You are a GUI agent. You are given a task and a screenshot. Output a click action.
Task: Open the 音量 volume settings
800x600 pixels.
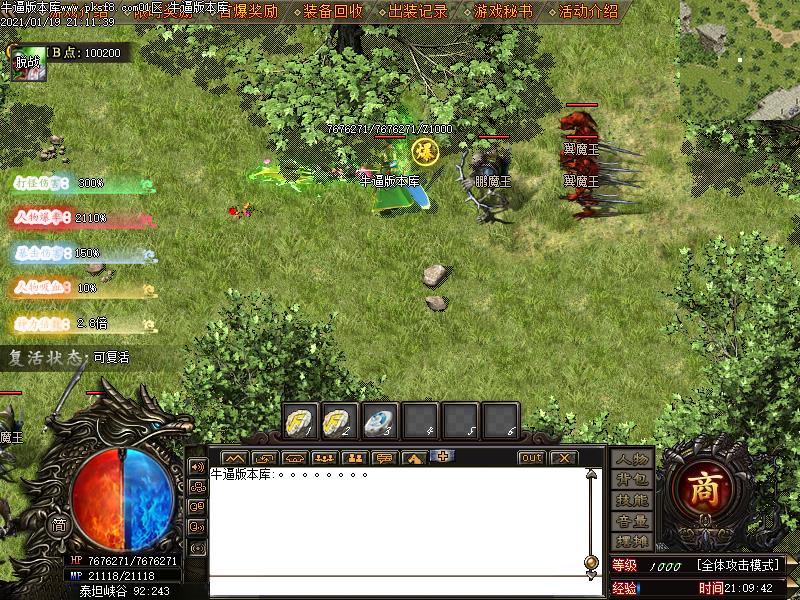pyautogui.click(x=632, y=521)
